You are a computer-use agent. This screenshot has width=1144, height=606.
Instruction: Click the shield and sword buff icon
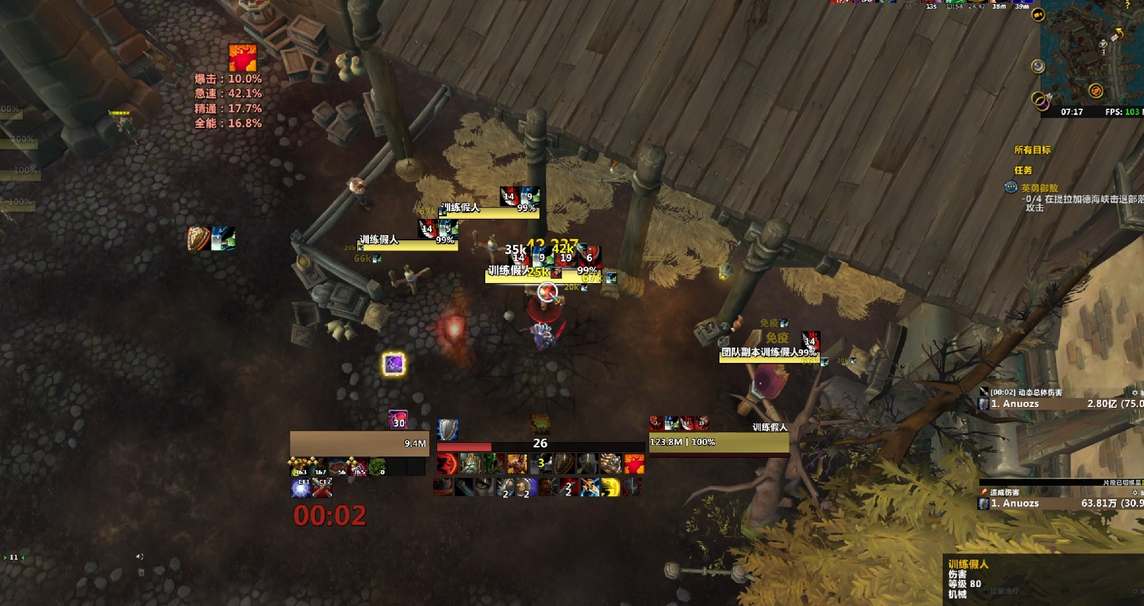pos(199,238)
